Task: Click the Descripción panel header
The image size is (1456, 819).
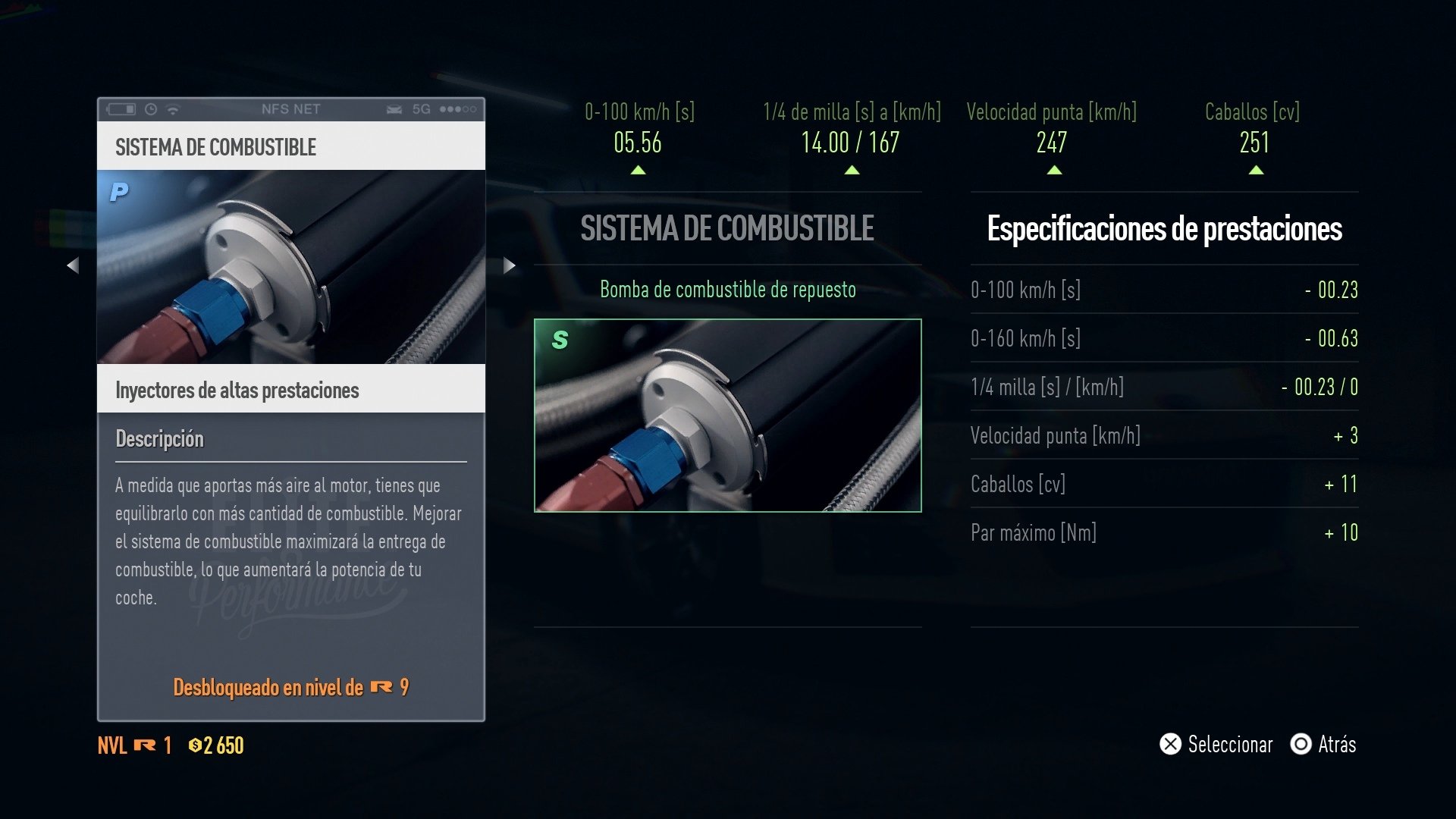Action: coord(159,438)
